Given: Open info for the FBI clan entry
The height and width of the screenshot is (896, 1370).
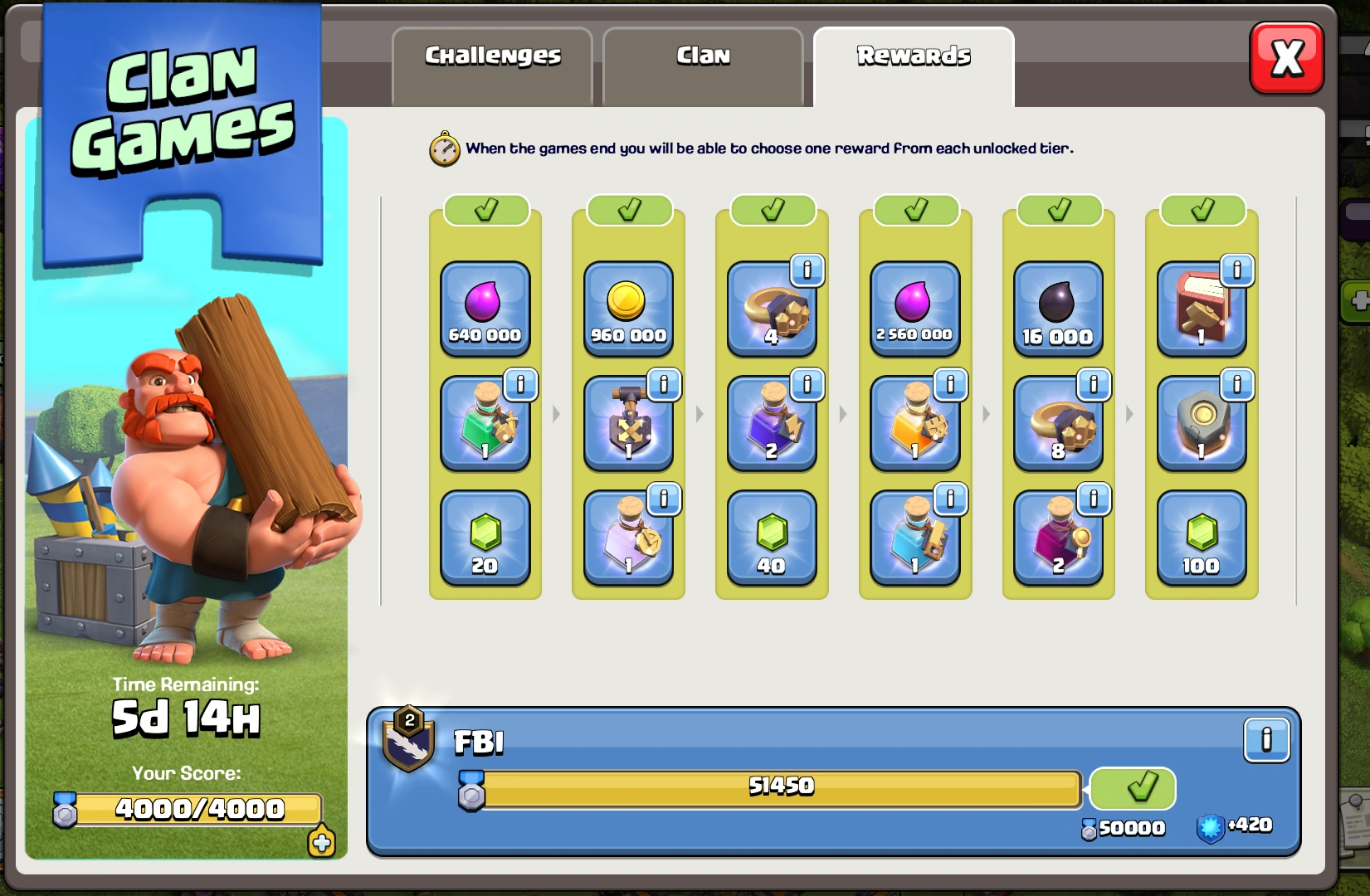Looking at the screenshot, I should [1266, 739].
